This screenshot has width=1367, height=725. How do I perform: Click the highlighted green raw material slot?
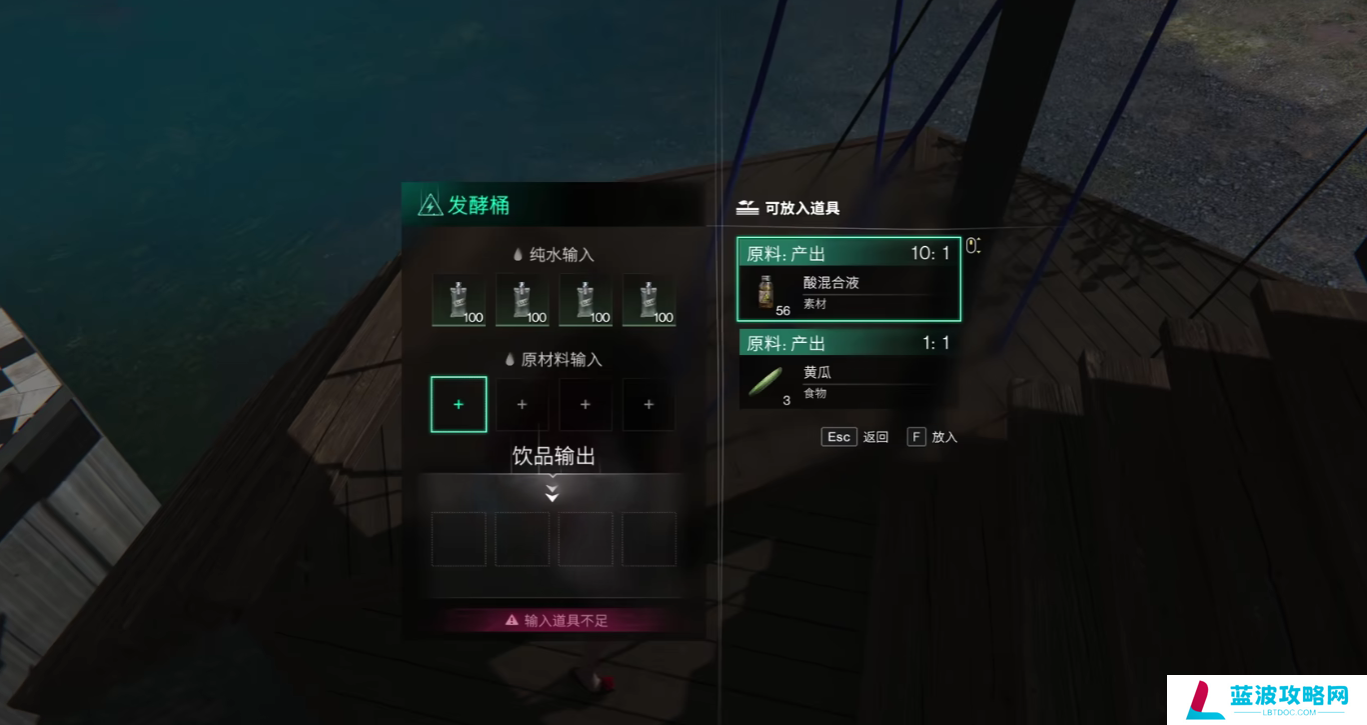459,404
